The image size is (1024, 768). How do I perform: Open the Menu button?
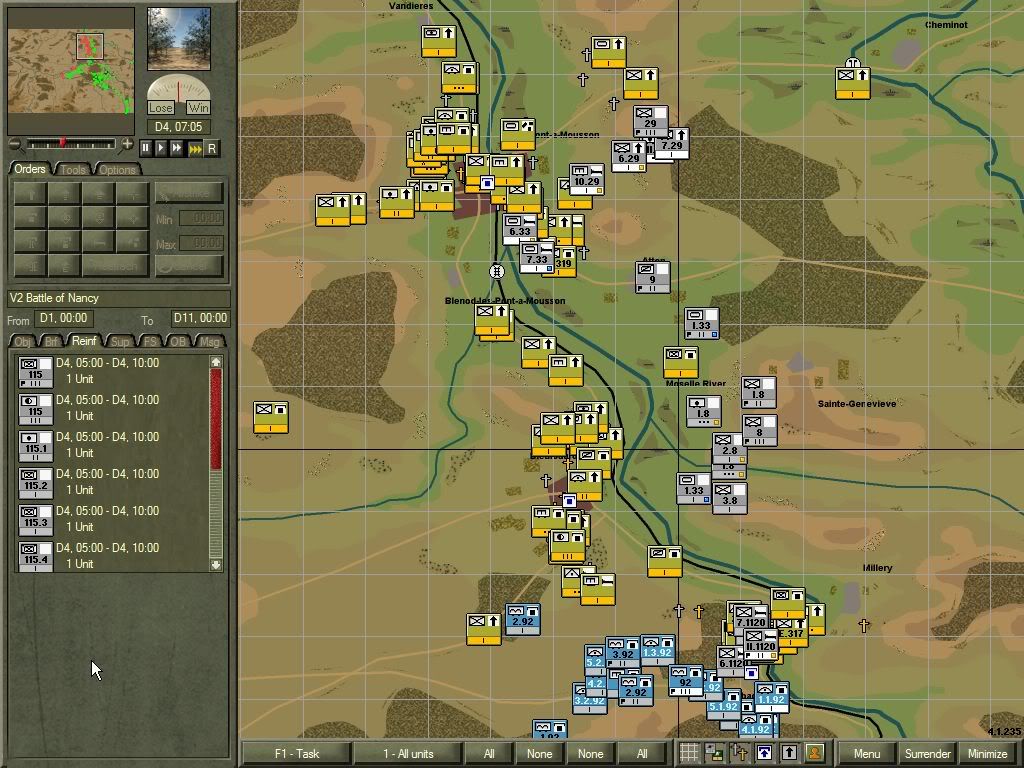(x=866, y=753)
